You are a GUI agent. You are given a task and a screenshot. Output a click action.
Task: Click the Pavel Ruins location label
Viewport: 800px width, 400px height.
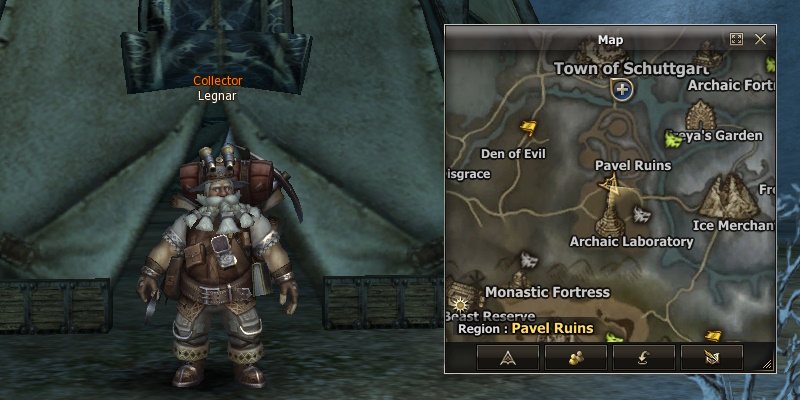point(632,165)
